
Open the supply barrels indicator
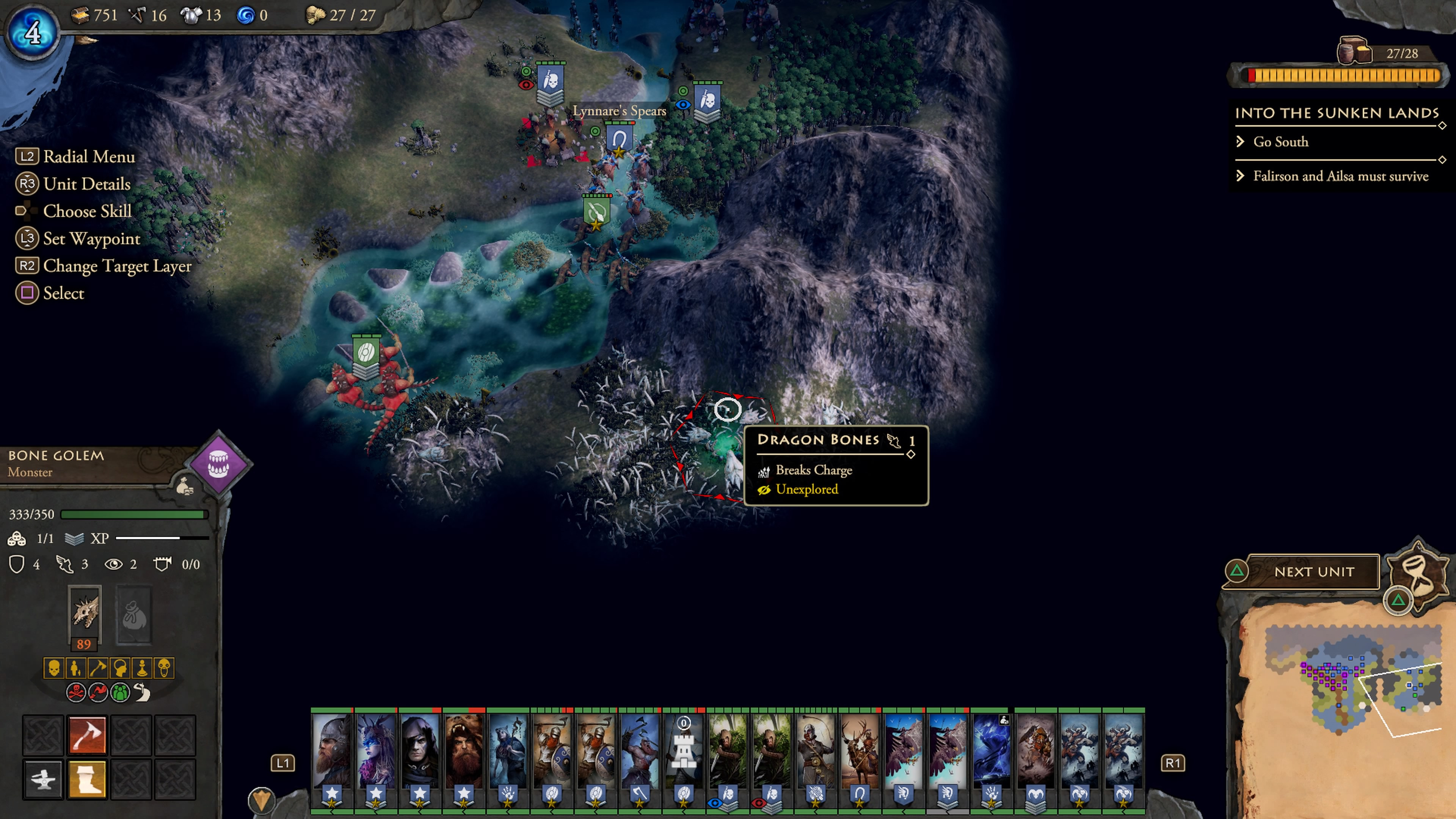click(x=1353, y=52)
